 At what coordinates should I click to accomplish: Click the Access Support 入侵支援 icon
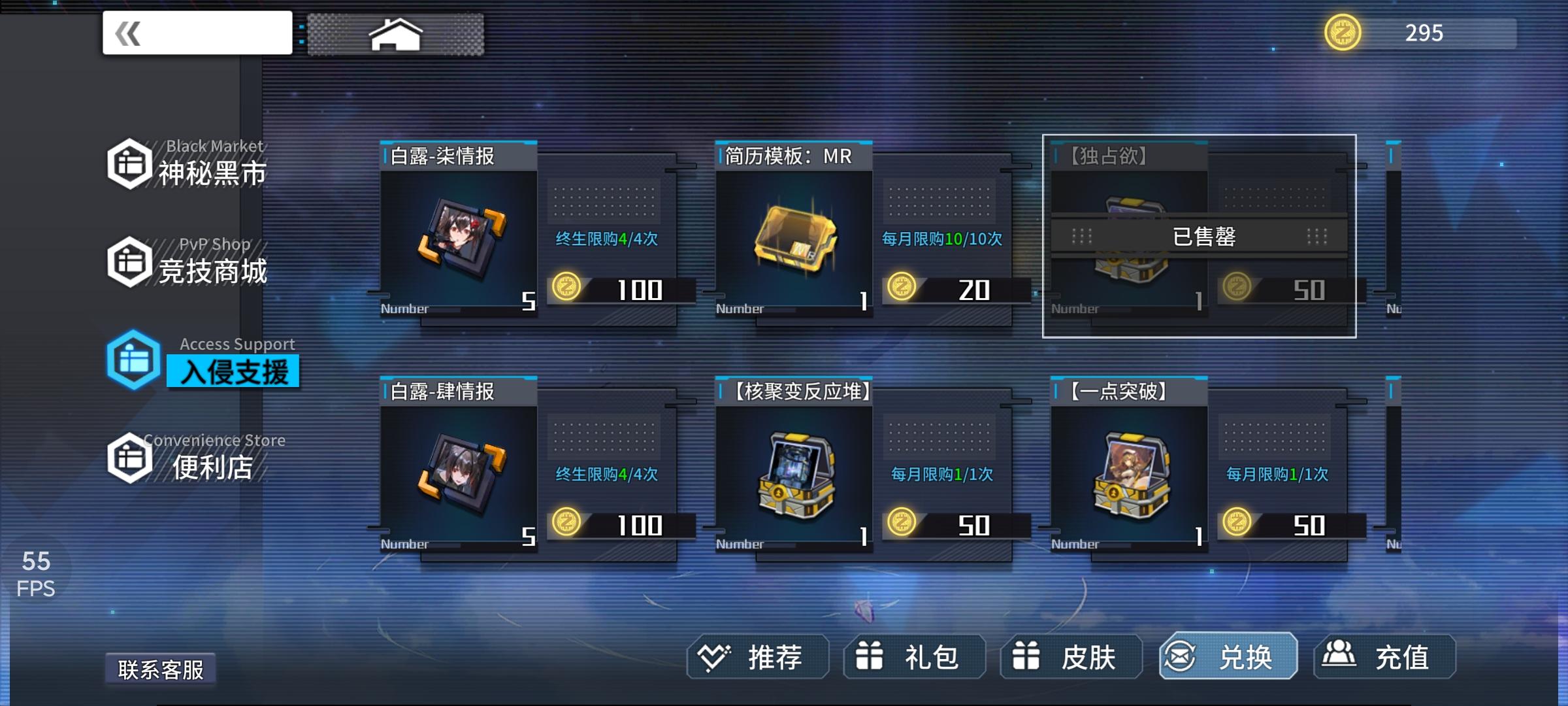(x=131, y=360)
